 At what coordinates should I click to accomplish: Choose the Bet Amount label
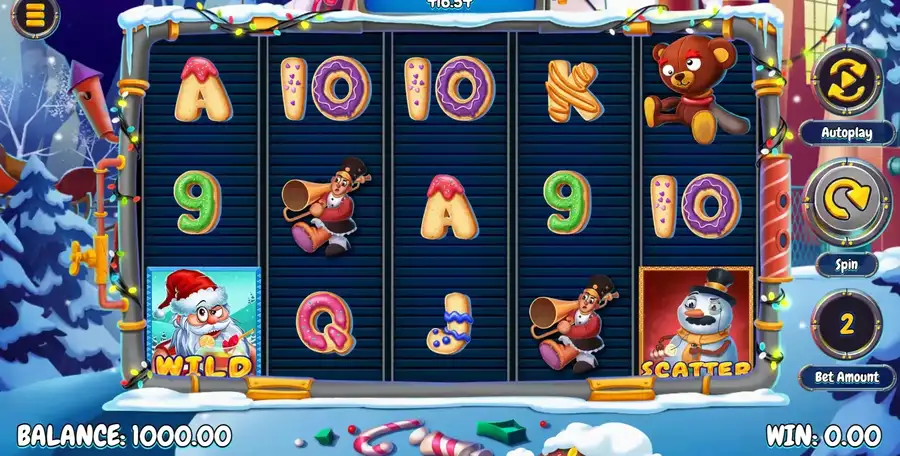846,377
